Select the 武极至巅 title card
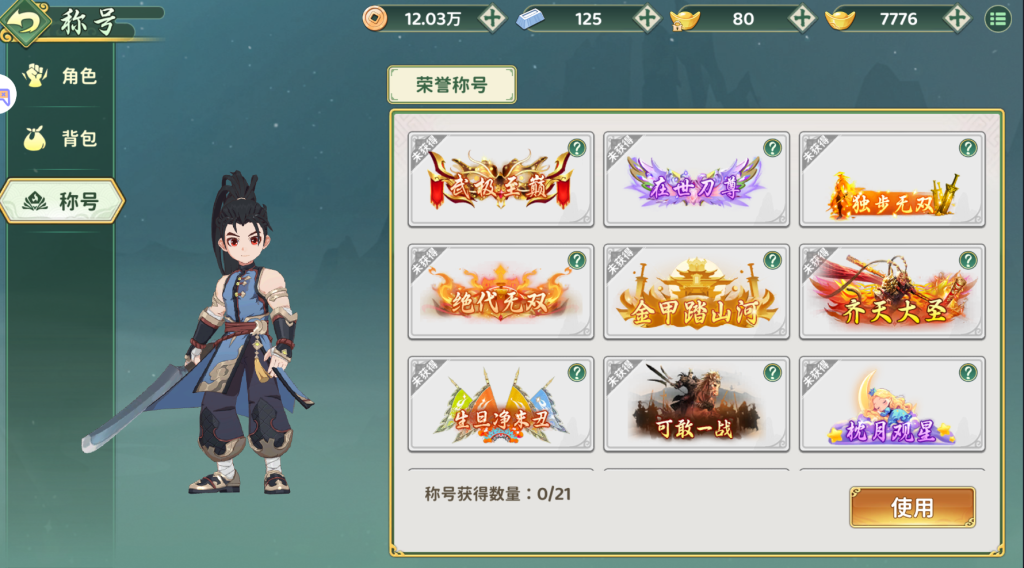The image size is (1024, 568). 500,180
